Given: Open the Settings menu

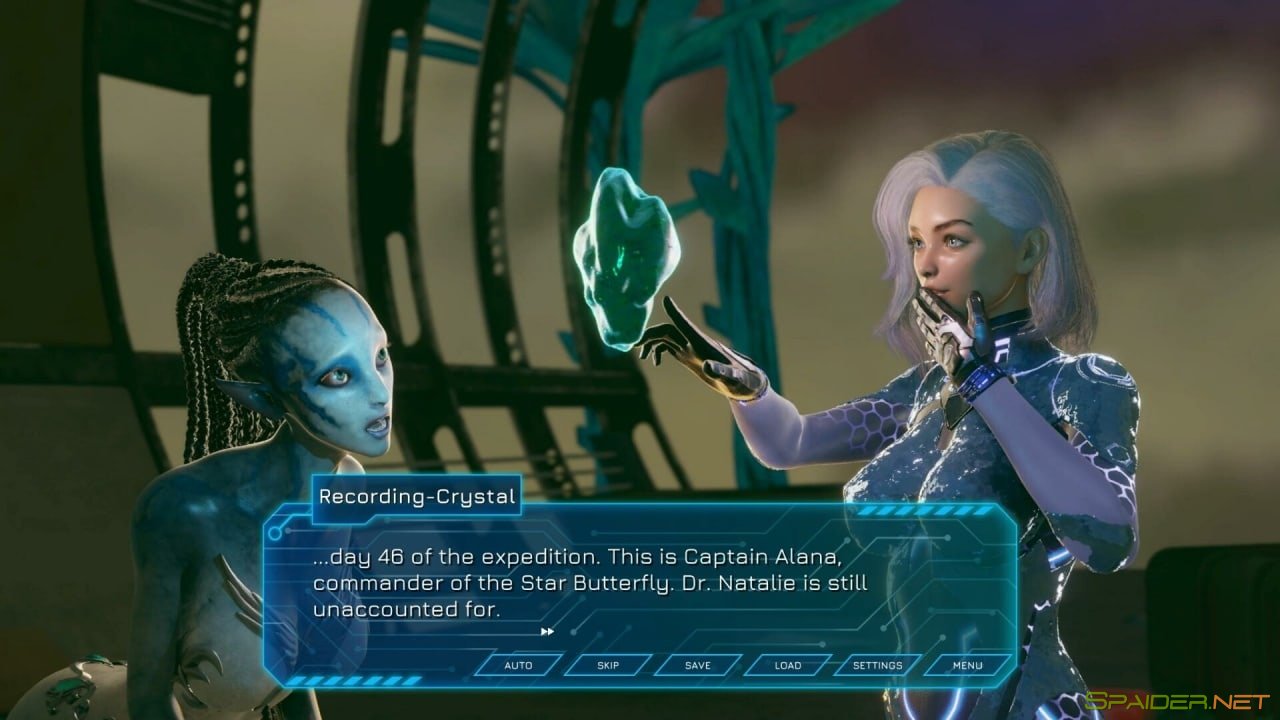Looking at the screenshot, I should click(877, 665).
